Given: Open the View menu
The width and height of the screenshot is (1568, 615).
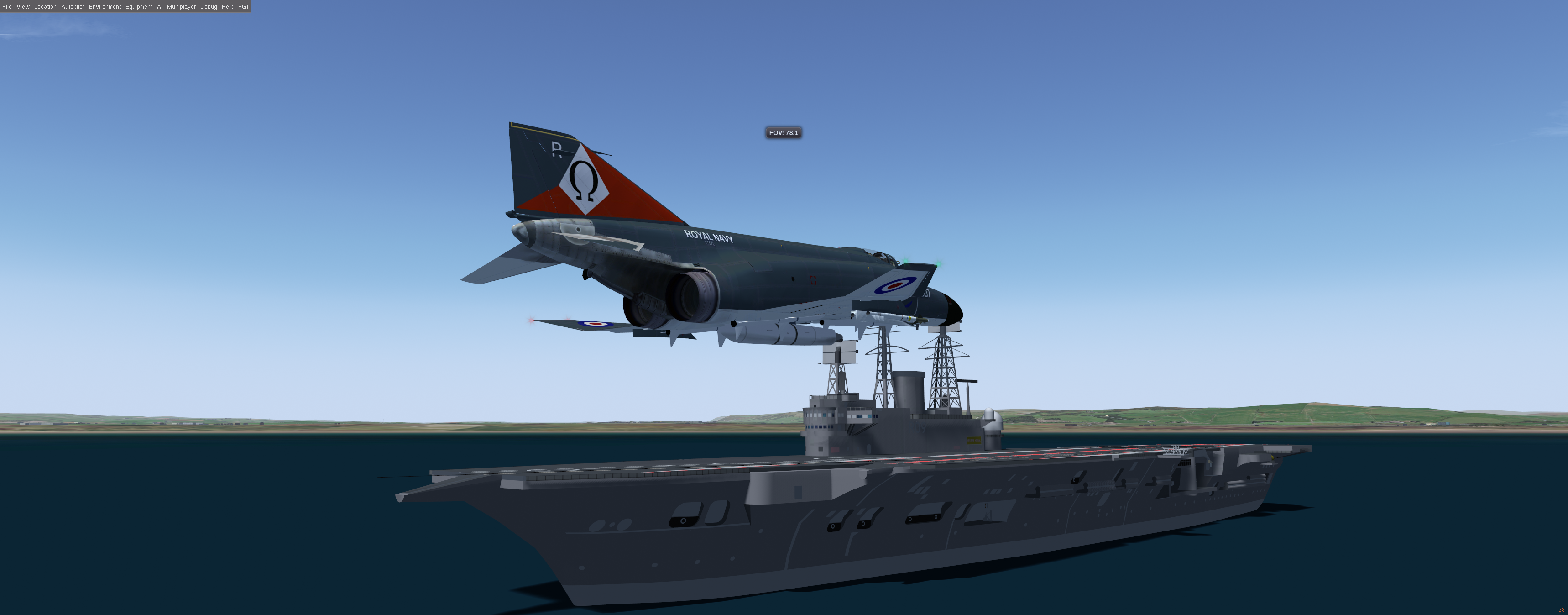Looking at the screenshot, I should click(x=23, y=7).
